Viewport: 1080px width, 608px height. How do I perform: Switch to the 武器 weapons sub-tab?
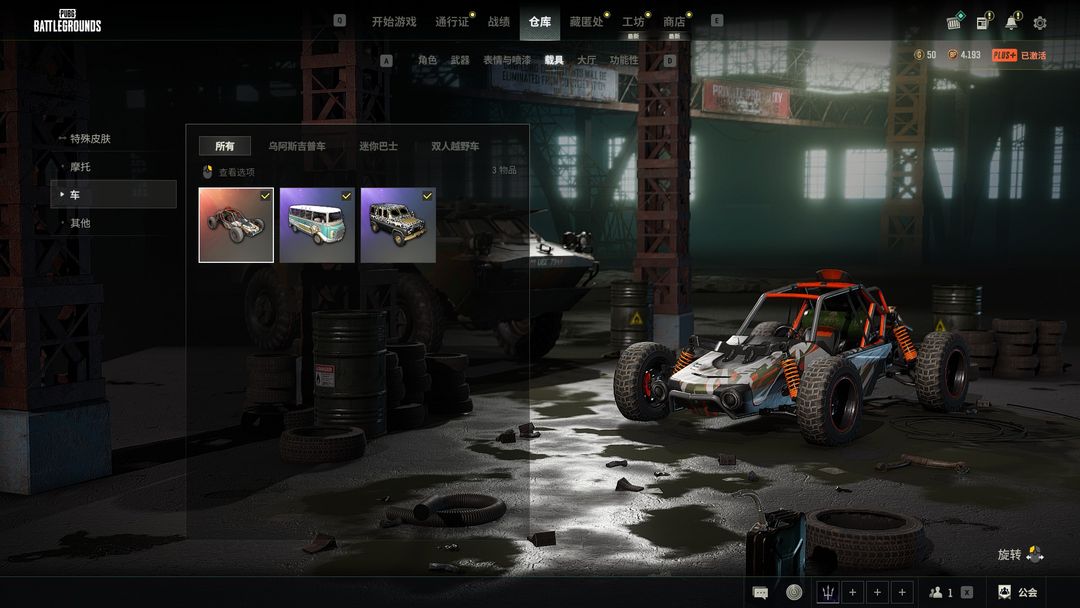point(460,60)
